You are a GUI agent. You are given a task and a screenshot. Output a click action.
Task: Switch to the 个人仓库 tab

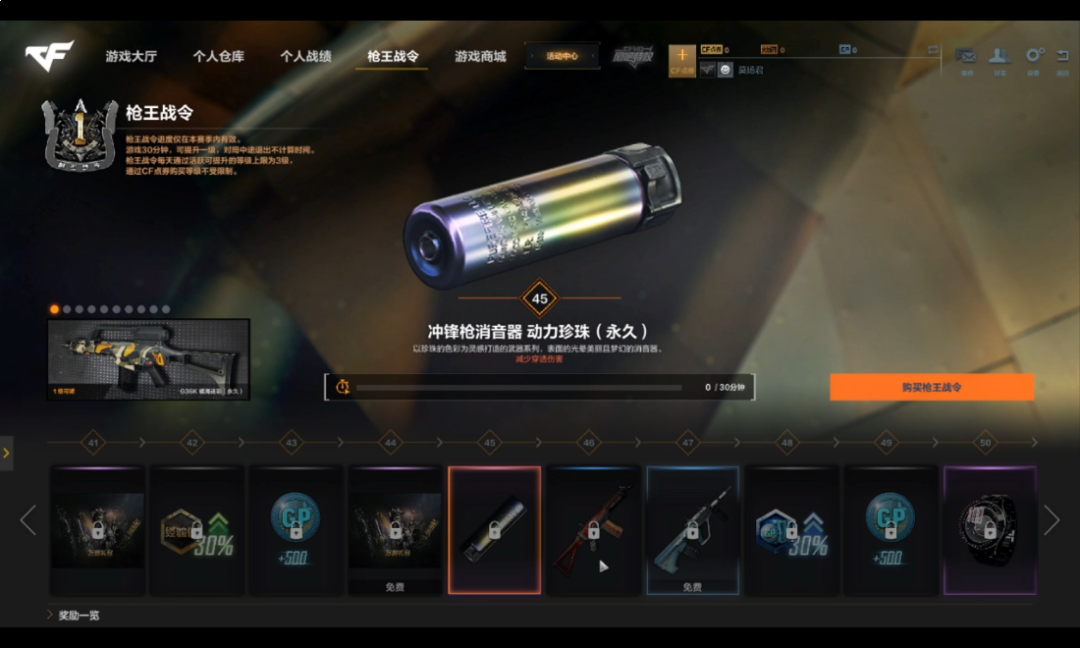point(218,56)
